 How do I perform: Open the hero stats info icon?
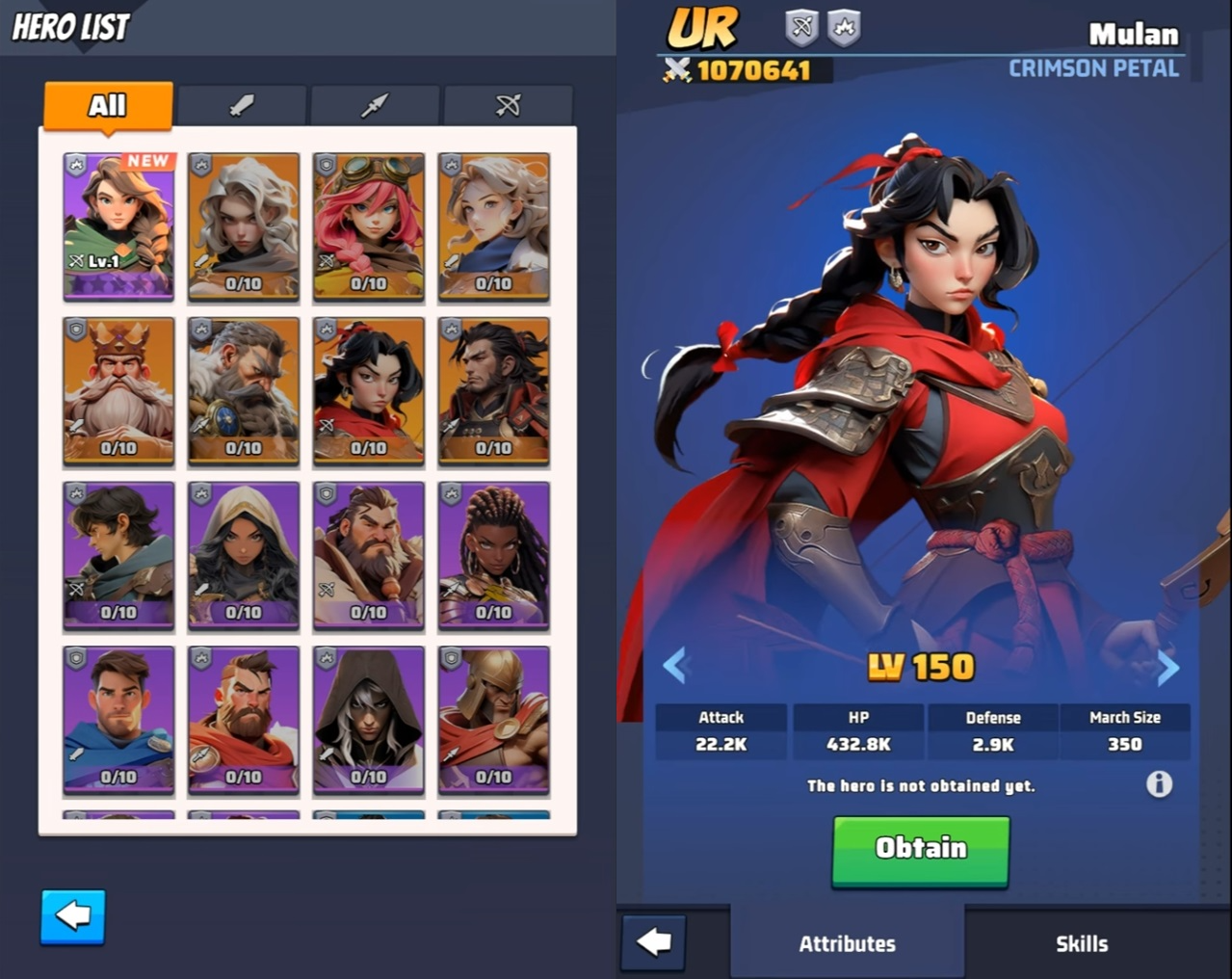pyautogui.click(x=1159, y=783)
